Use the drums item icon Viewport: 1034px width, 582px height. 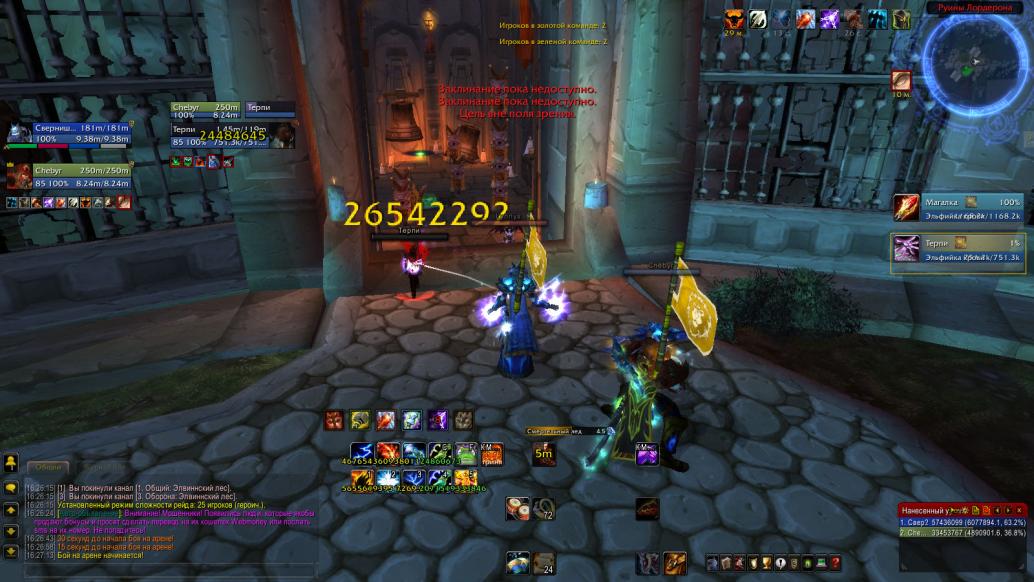tap(517, 508)
